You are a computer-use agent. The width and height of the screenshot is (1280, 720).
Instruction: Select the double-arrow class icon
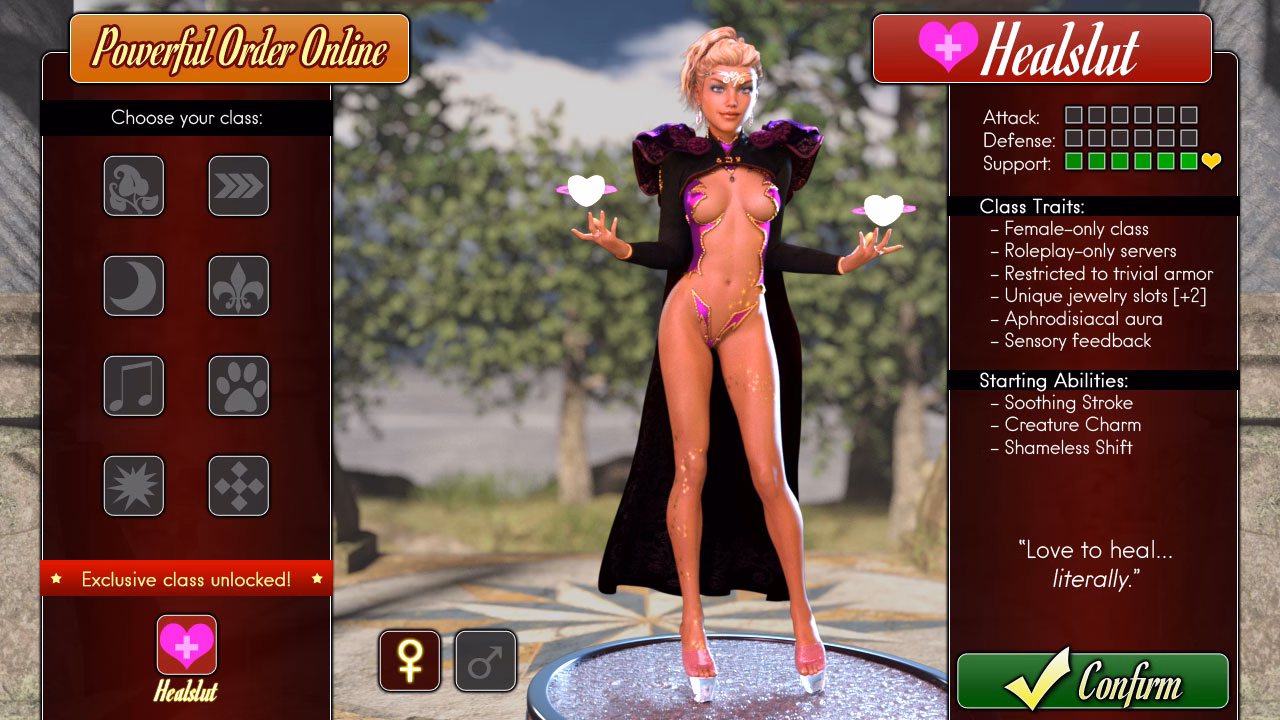238,186
